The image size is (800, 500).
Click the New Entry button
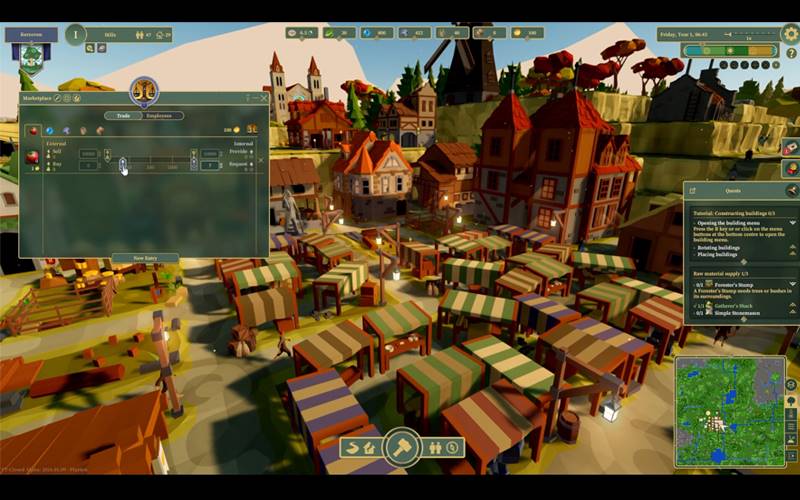click(144, 258)
